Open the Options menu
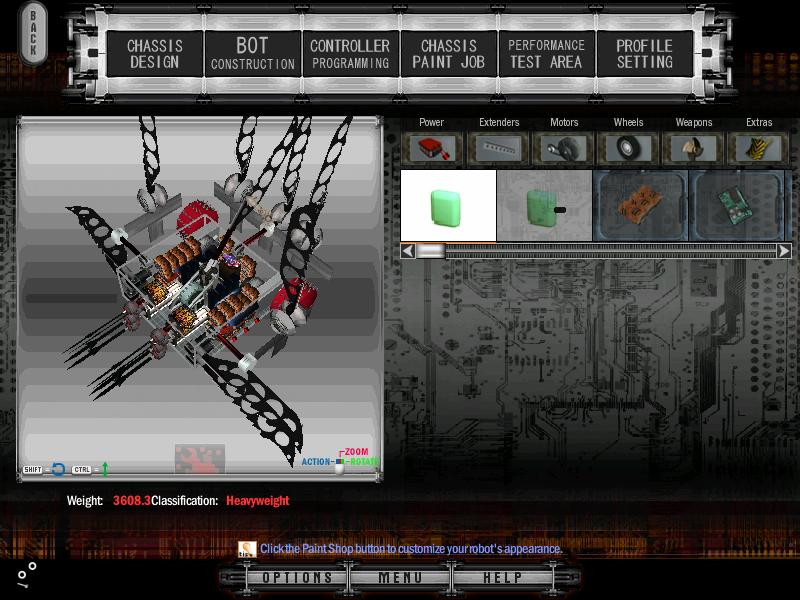800x600 pixels. click(297, 578)
